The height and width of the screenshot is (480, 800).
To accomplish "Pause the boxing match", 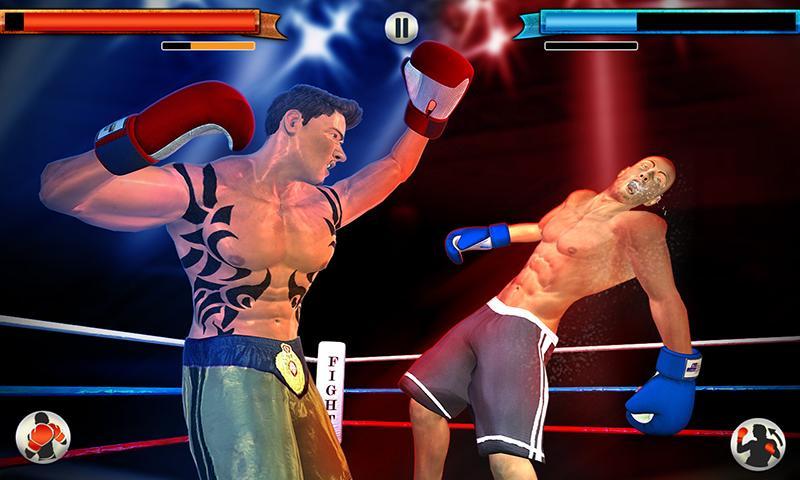I will (x=400, y=28).
